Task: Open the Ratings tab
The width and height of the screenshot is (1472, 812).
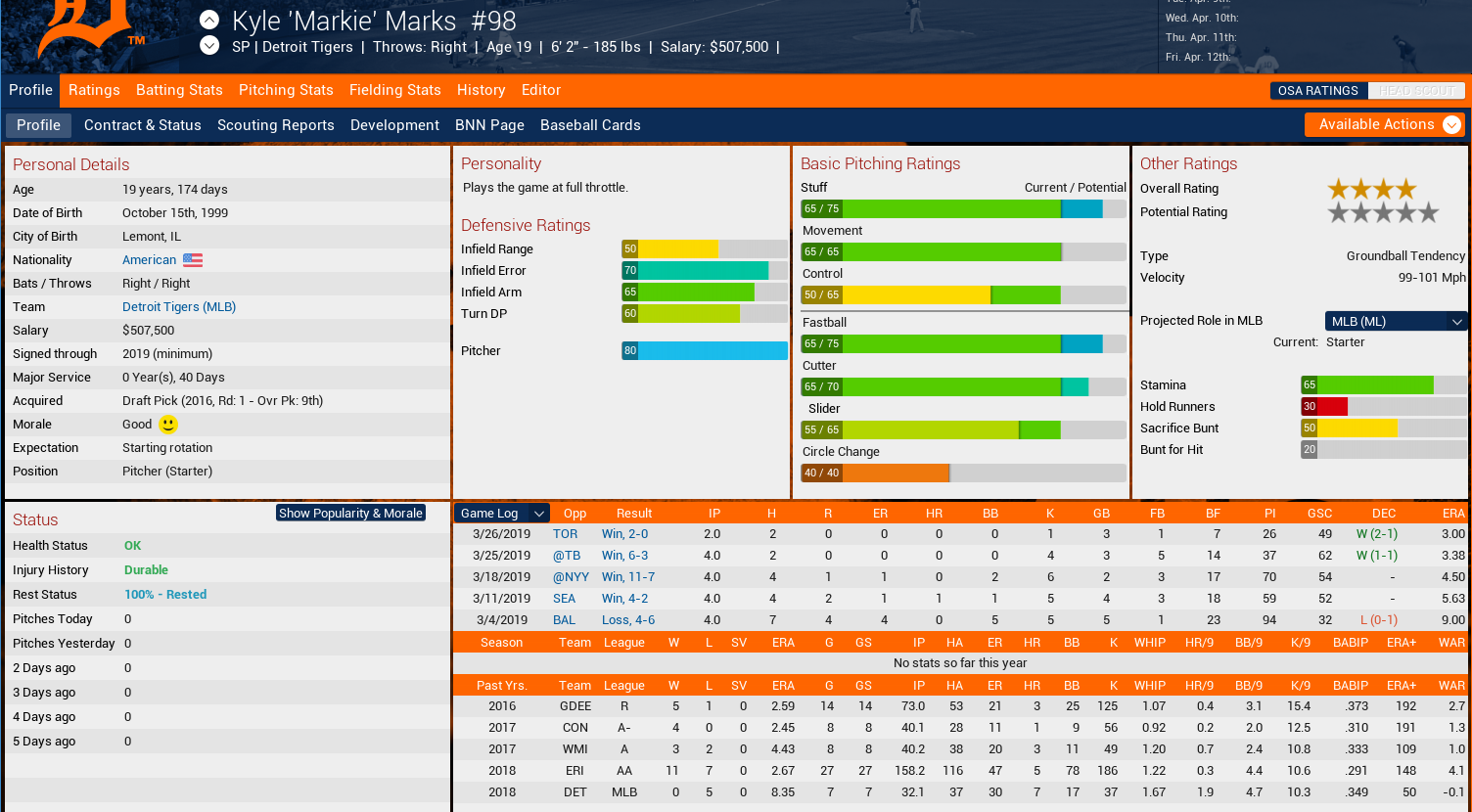Action: tap(94, 90)
